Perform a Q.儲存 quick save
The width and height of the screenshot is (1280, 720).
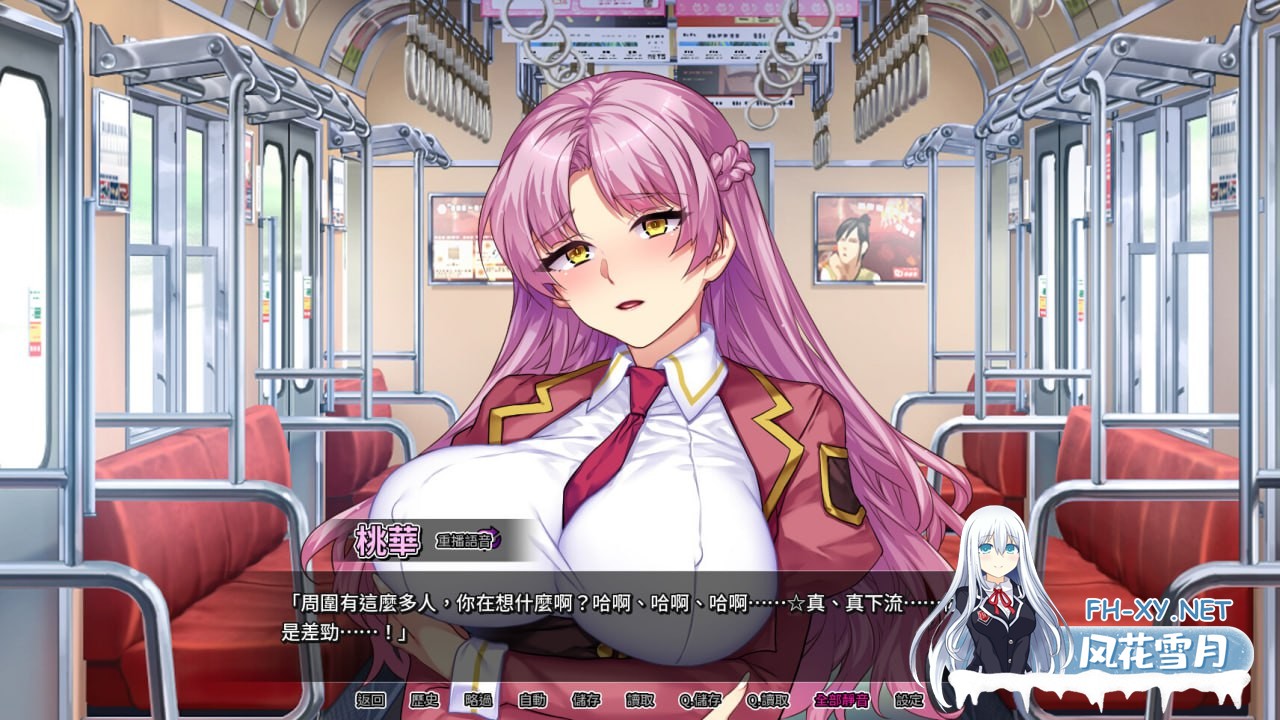click(x=702, y=703)
